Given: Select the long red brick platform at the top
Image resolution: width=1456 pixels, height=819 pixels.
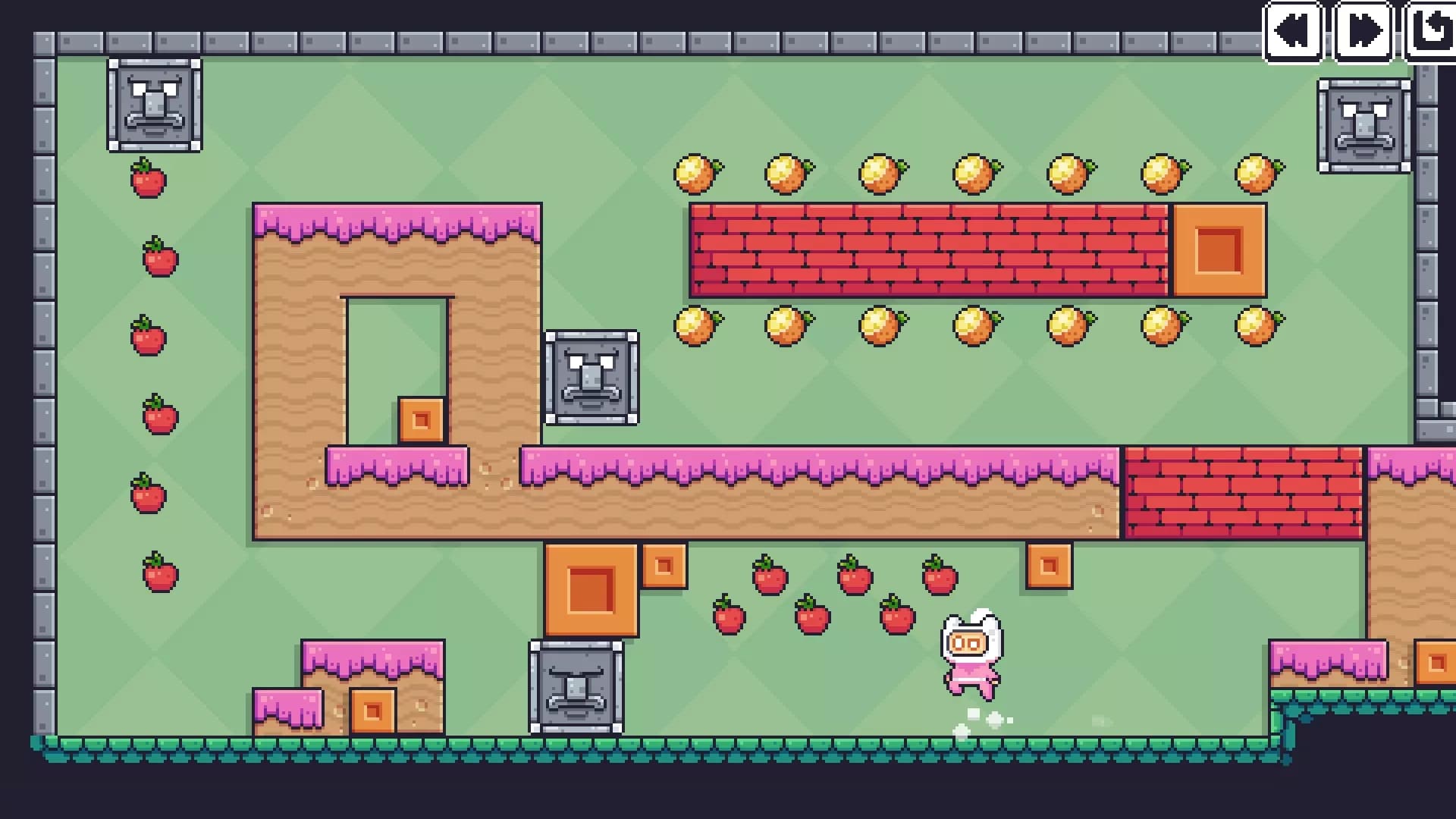Looking at the screenshot, I should tap(929, 250).
